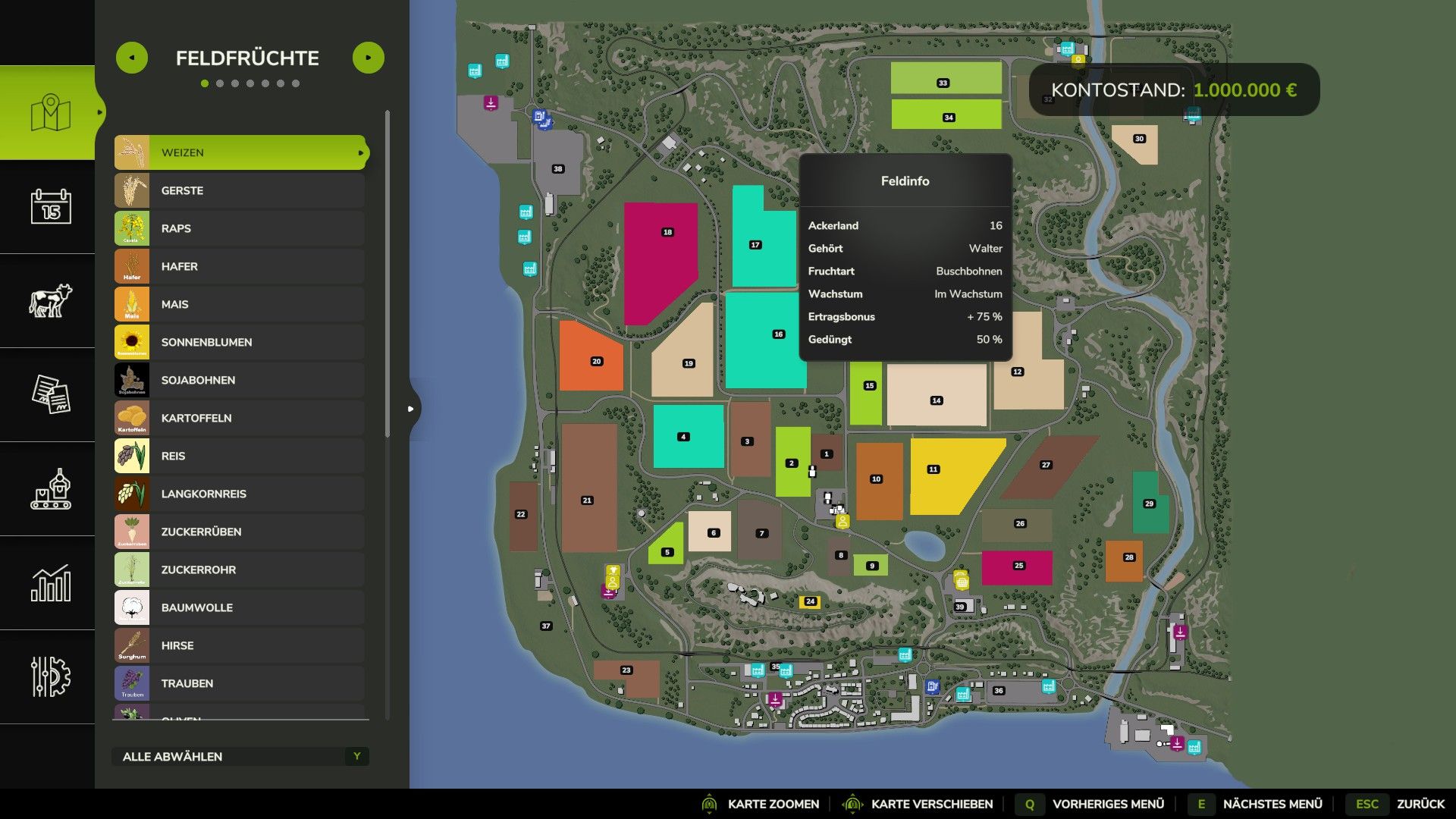Toggle the Sonnenblumen filter entry
1456x819 pixels.
click(x=240, y=342)
